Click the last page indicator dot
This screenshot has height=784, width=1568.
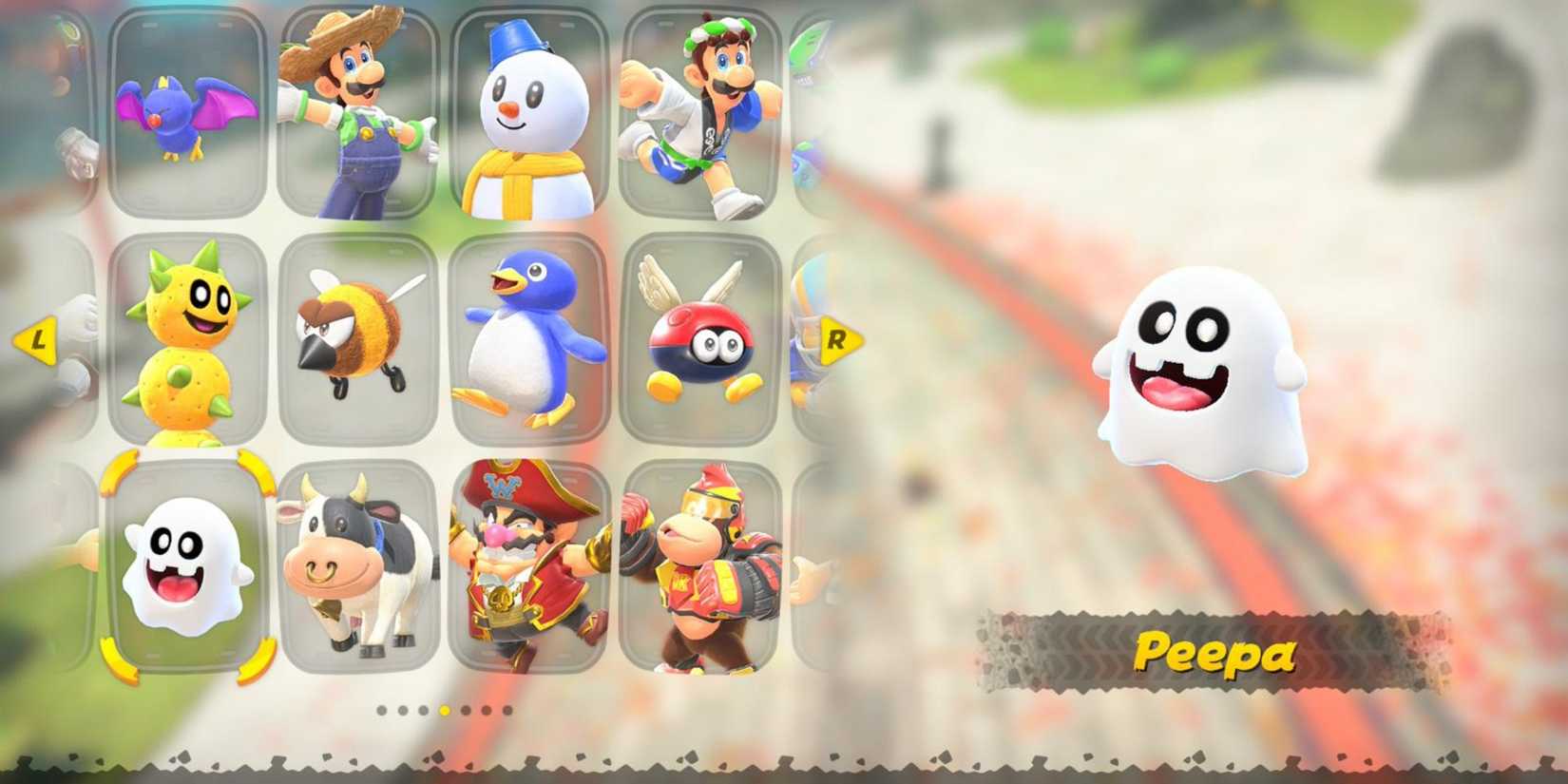[x=507, y=710]
